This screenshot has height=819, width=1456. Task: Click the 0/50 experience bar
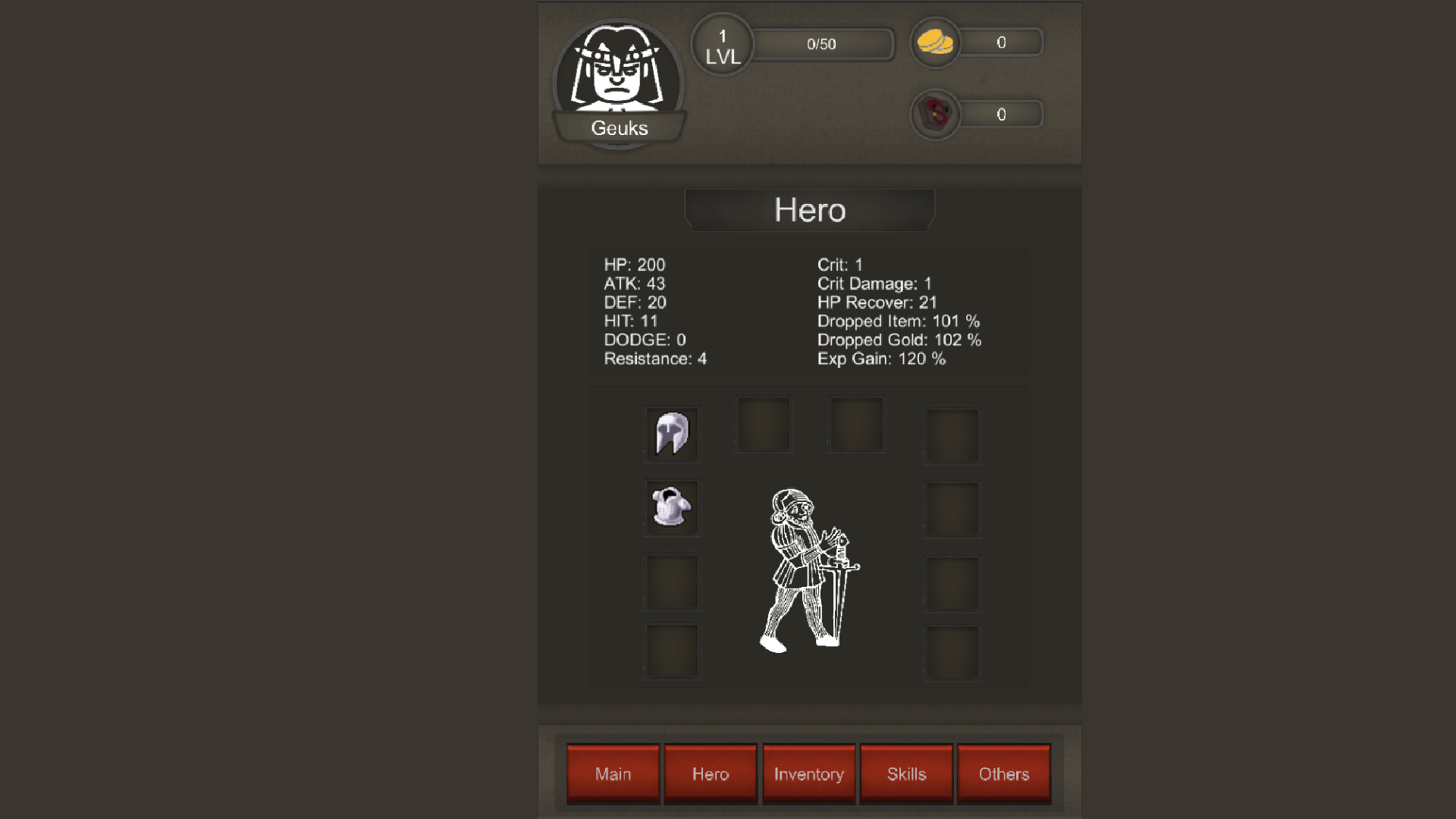click(x=823, y=43)
